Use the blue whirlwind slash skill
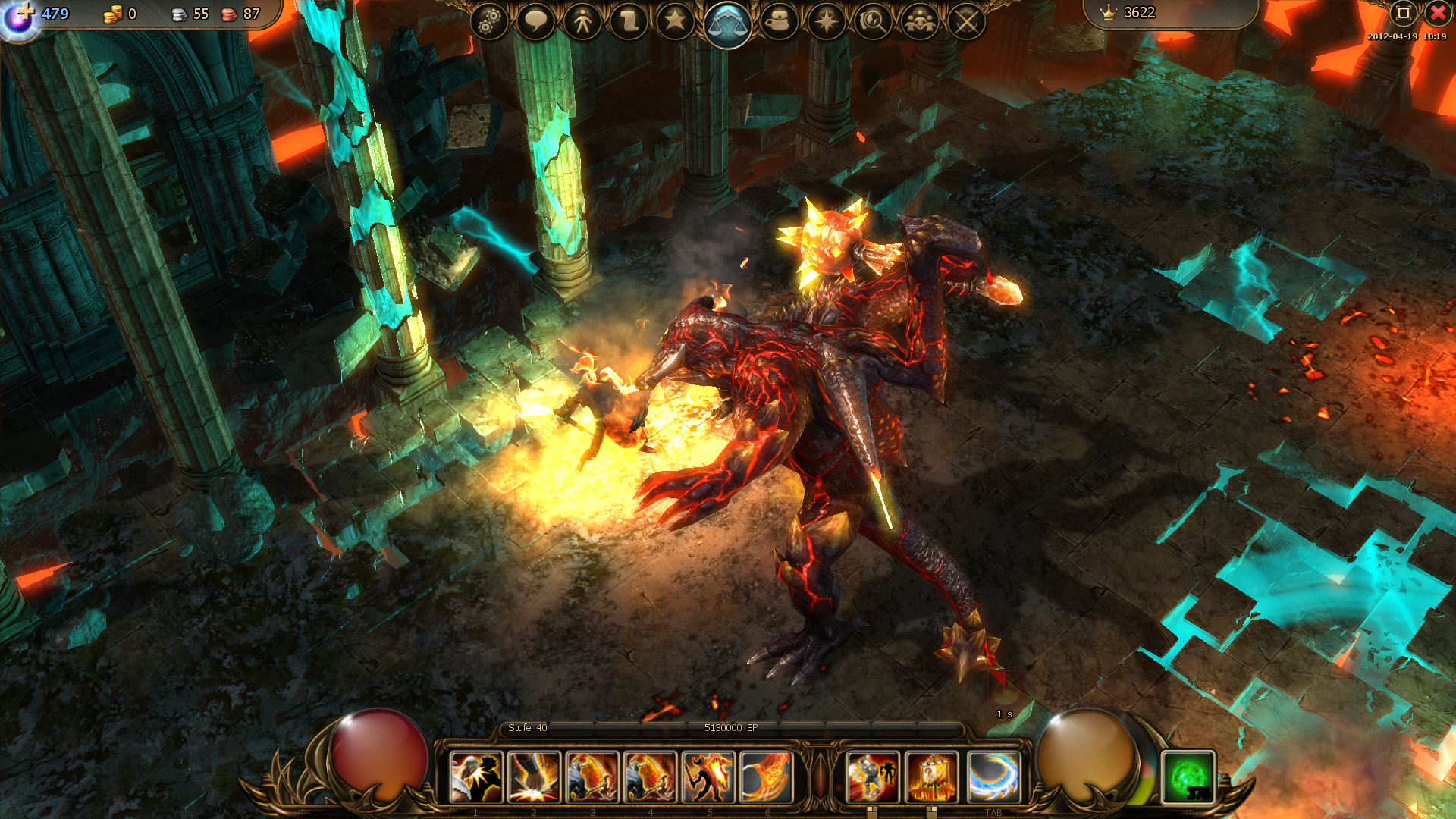Image resolution: width=1456 pixels, height=819 pixels. [x=993, y=777]
